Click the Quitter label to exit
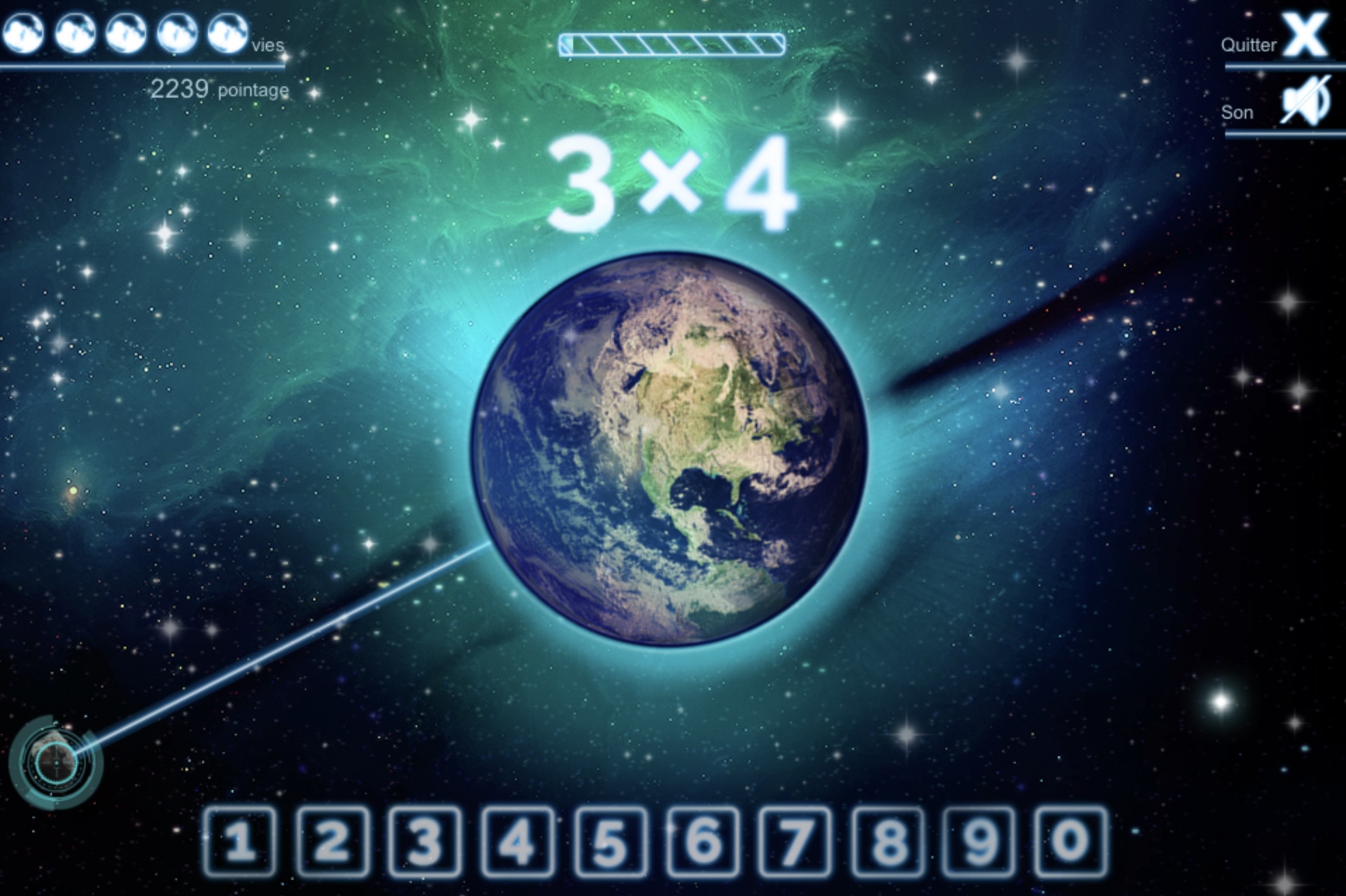The width and height of the screenshot is (1346, 896). (x=1250, y=44)
